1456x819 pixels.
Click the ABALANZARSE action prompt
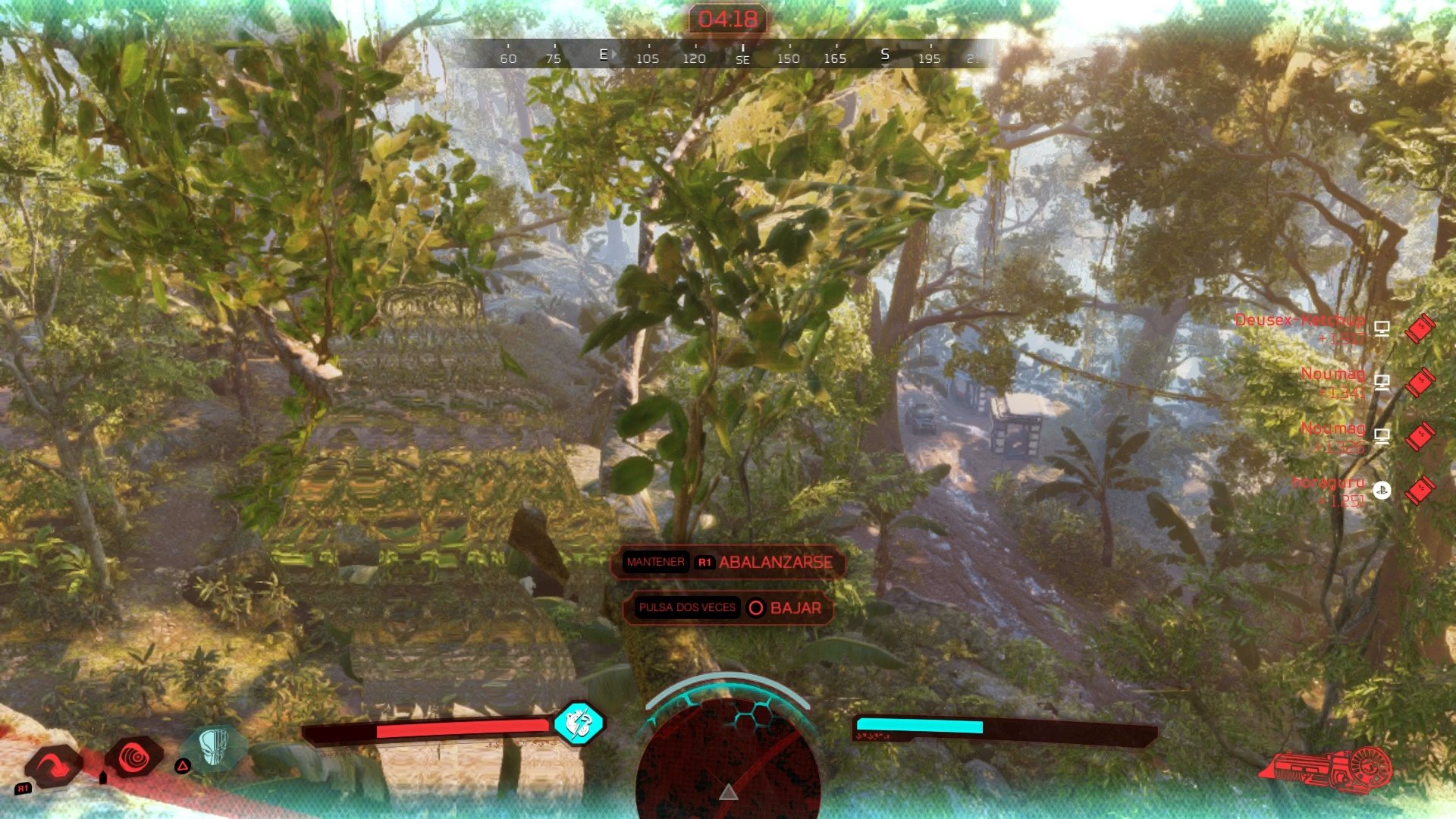tap(775, 563)
